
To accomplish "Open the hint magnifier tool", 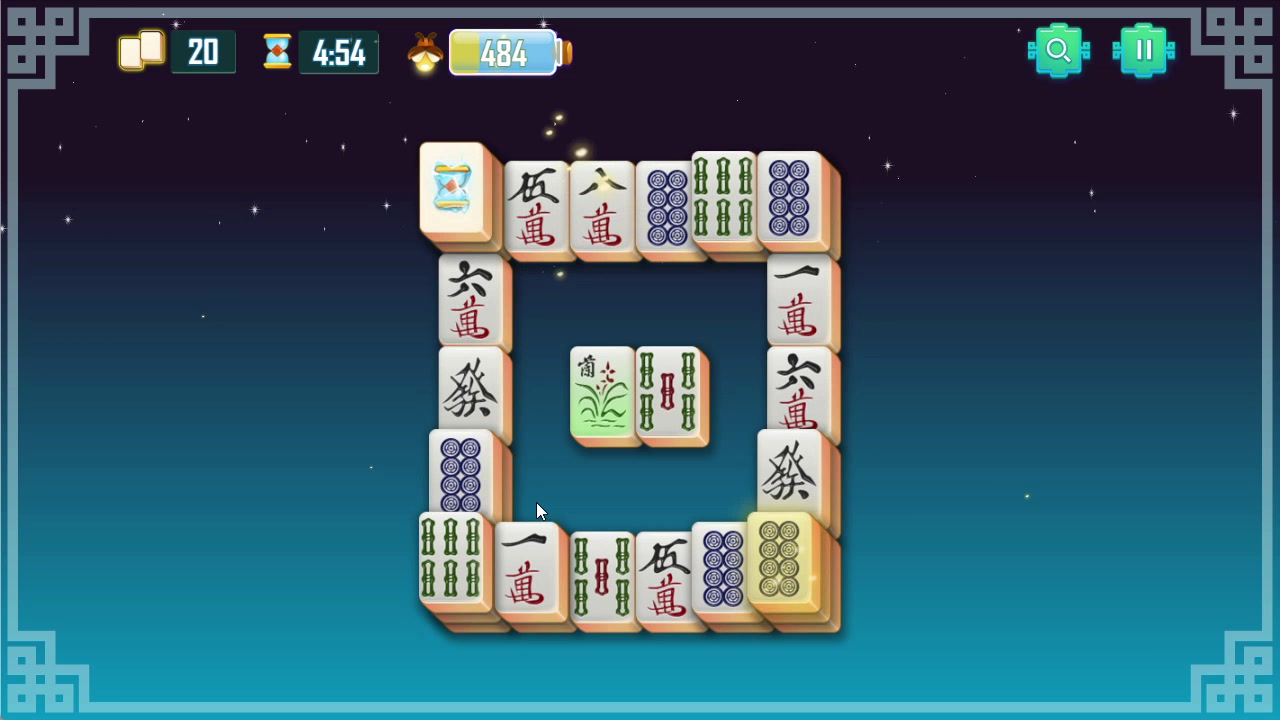I will tap(1060, 47).
